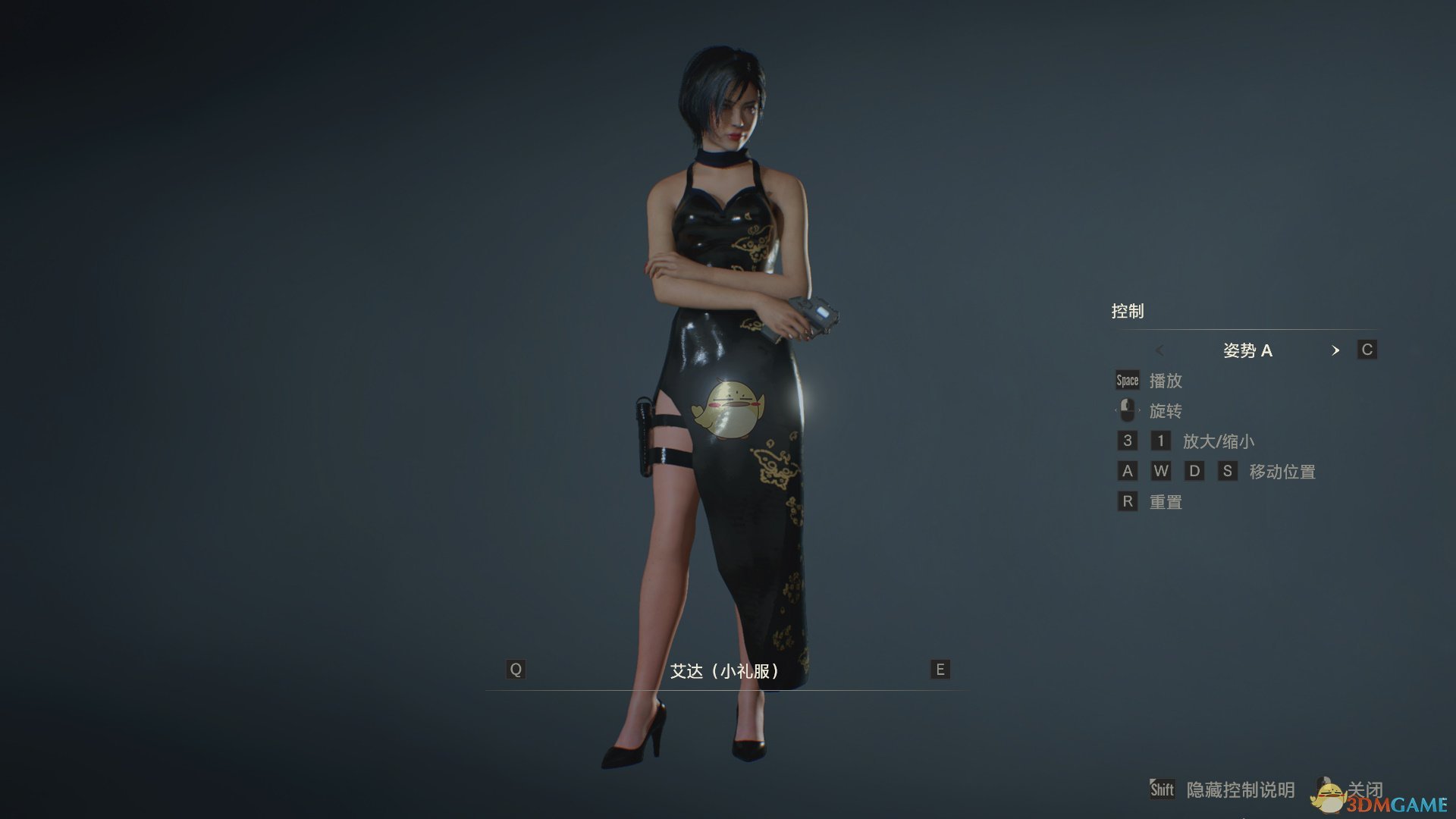This screenshot has width=1456, height=819.
Task: Click the "C" key icon beside pose selector
Action: click(x=1366, y=350)
